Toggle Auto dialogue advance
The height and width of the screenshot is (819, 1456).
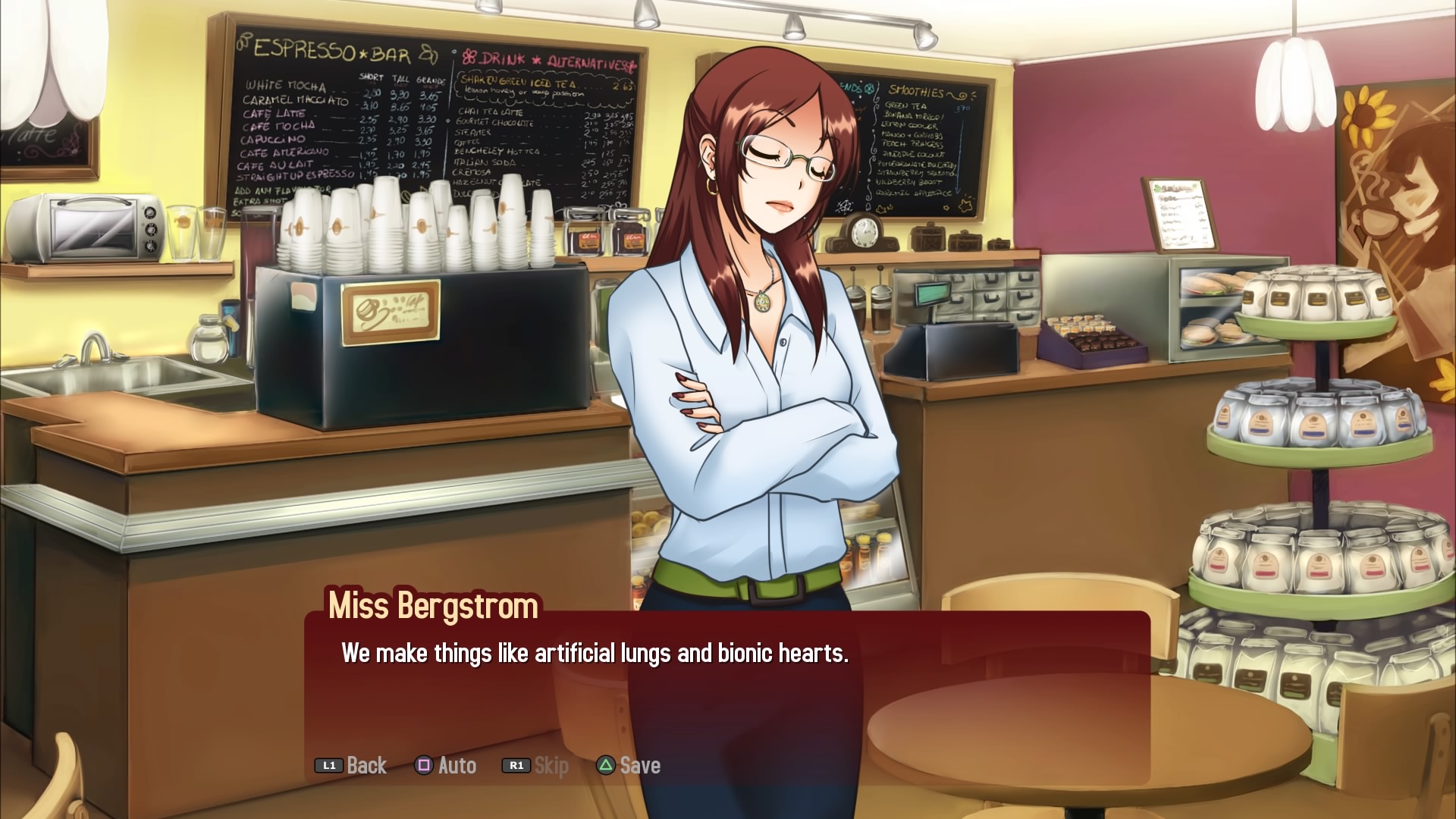446,766
